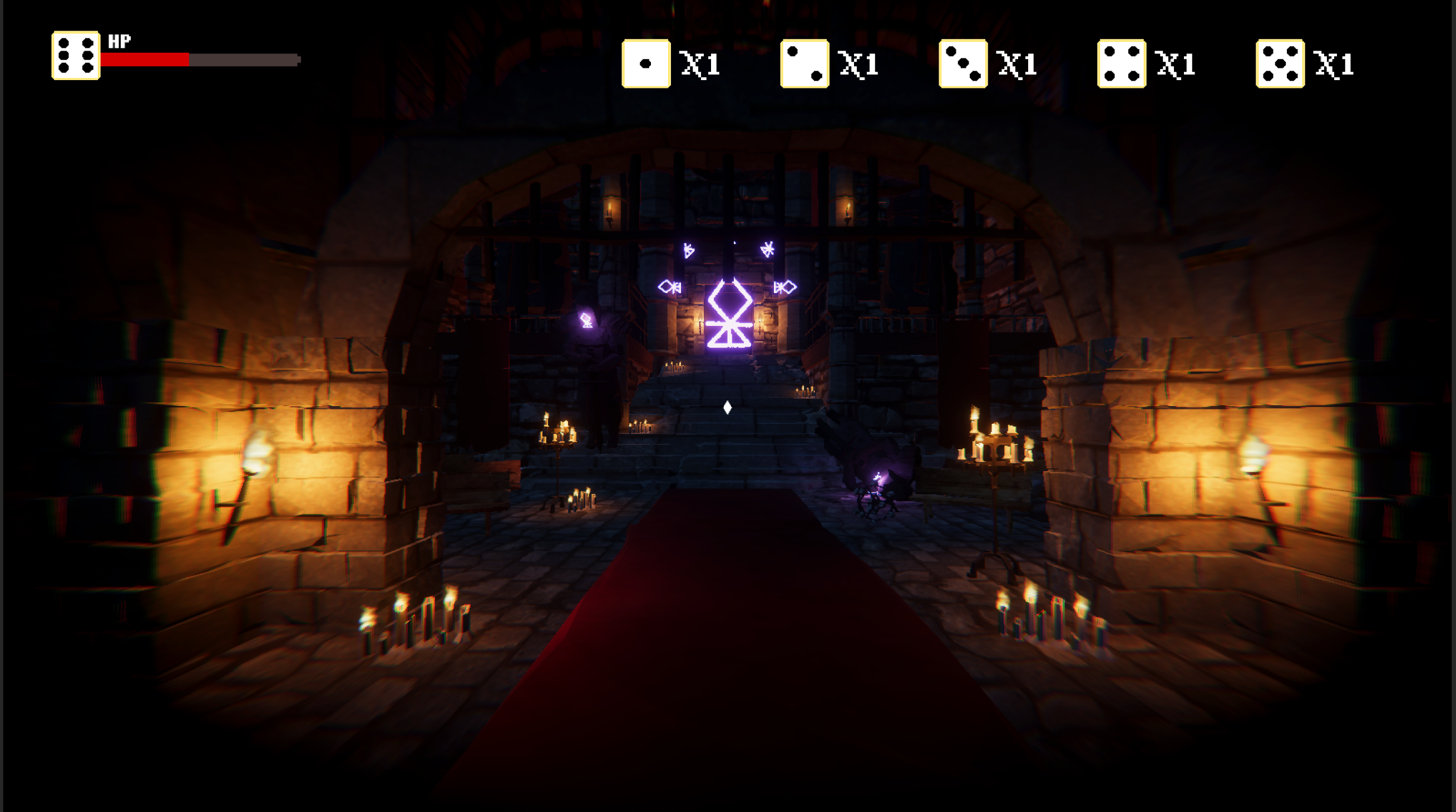Select the four-pip die icon
1456x812 pixels.
1122,64
